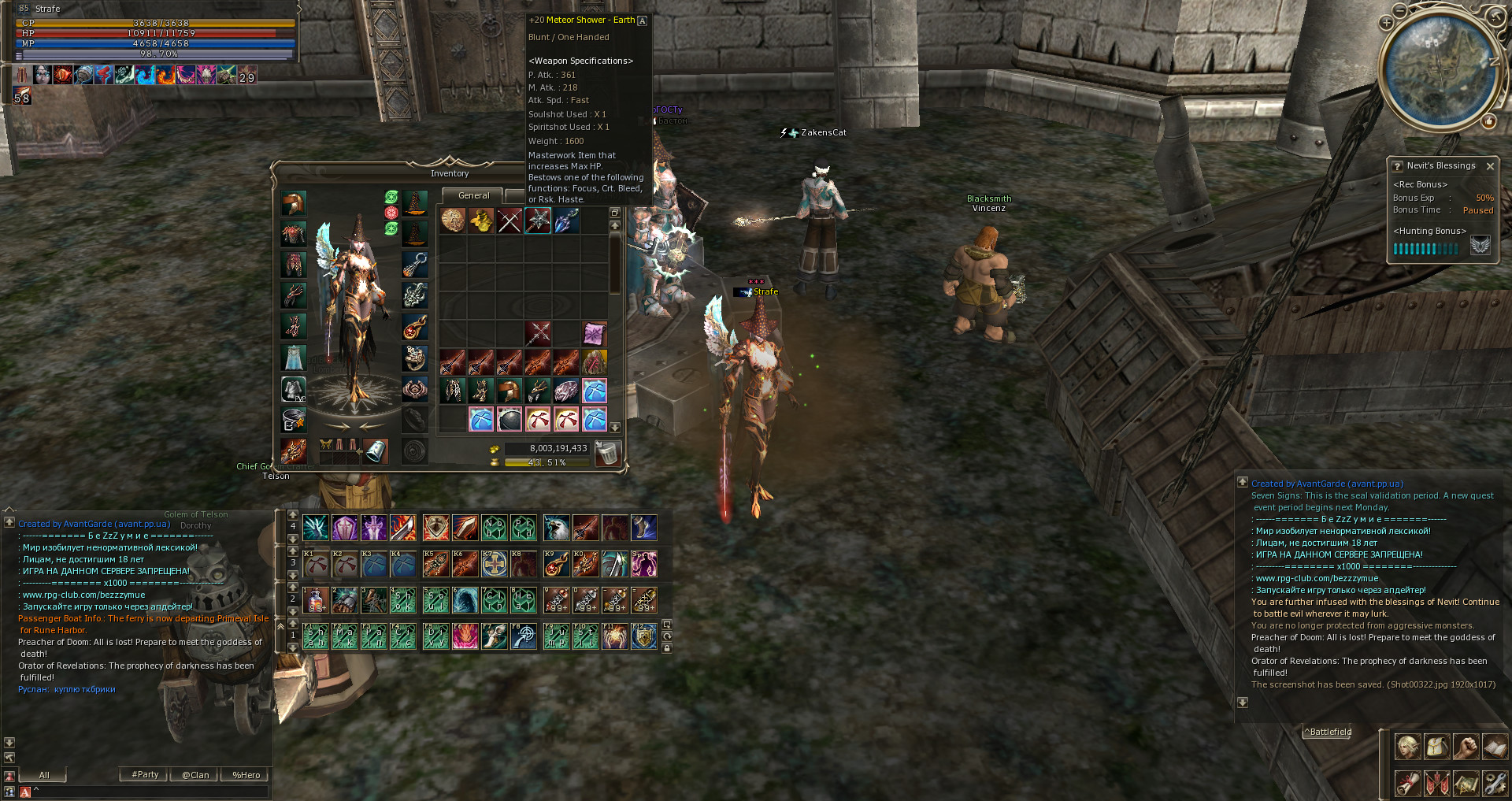This screenshot has height=801, width=1512.
Task: Zoom in the minimap with plus button
Action: click(x=1387, y=23)
